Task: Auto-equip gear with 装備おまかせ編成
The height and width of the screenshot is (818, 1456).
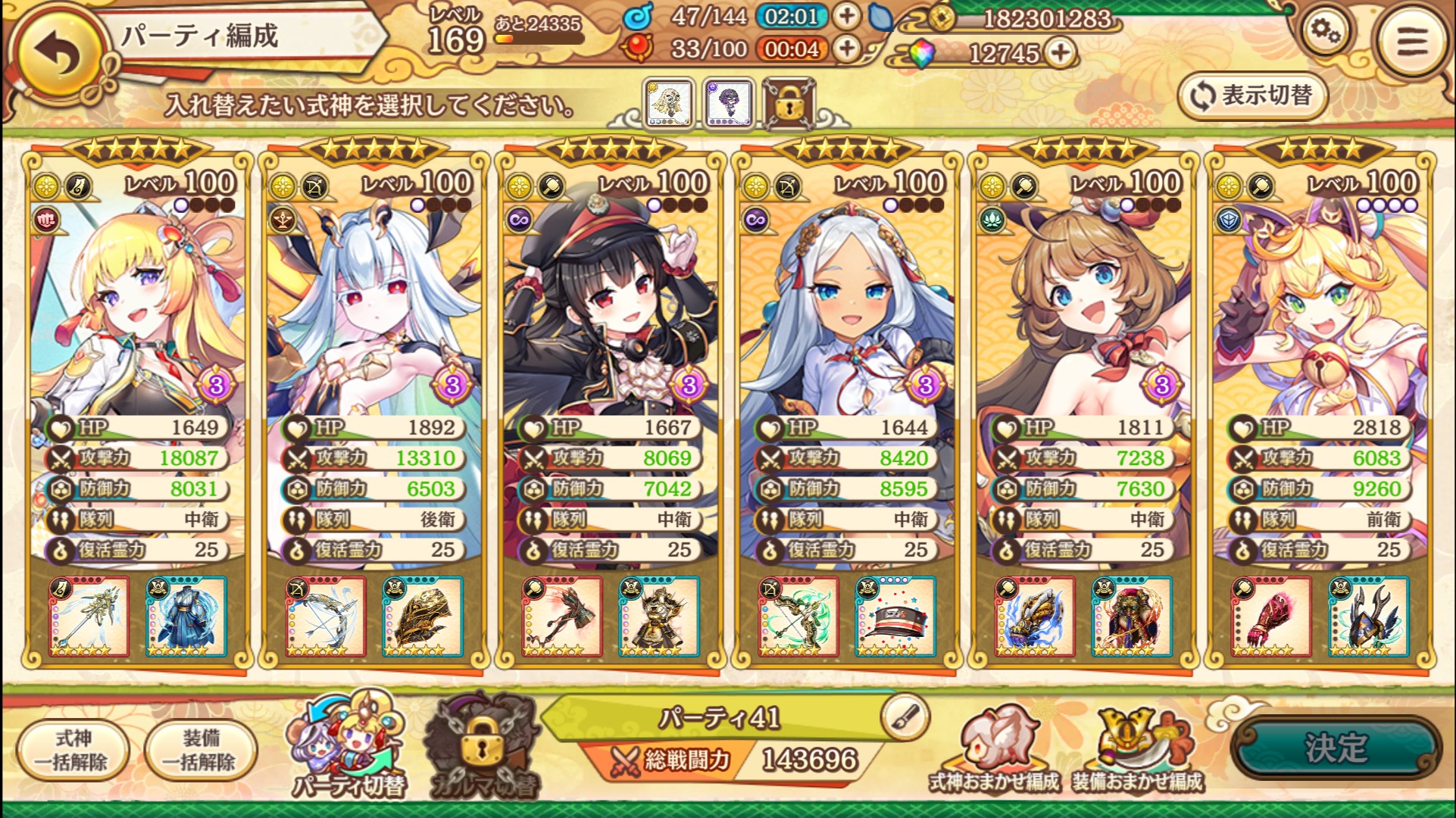Action: click(1136, 750)
